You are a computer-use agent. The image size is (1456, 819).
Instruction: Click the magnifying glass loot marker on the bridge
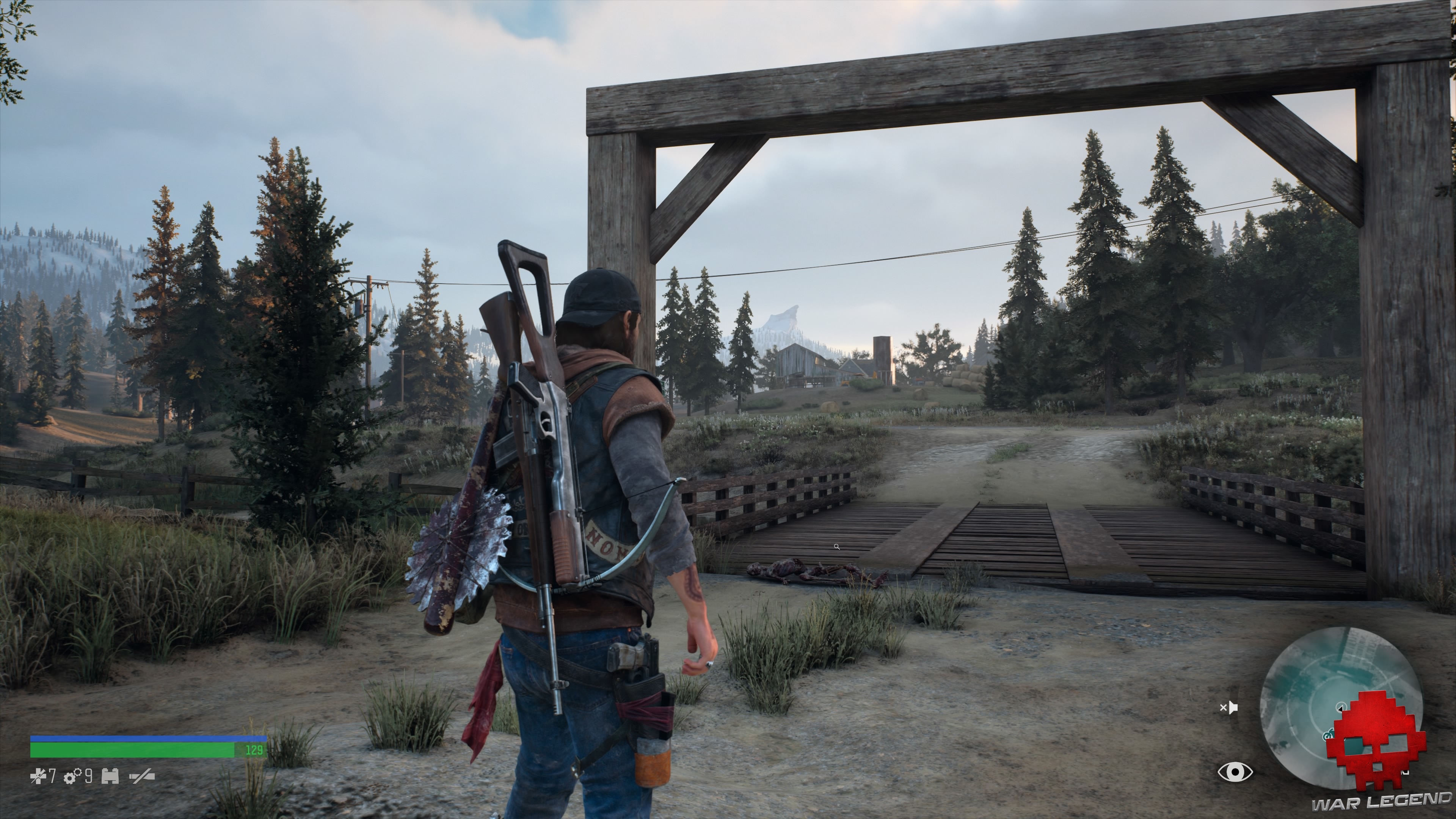837,547
